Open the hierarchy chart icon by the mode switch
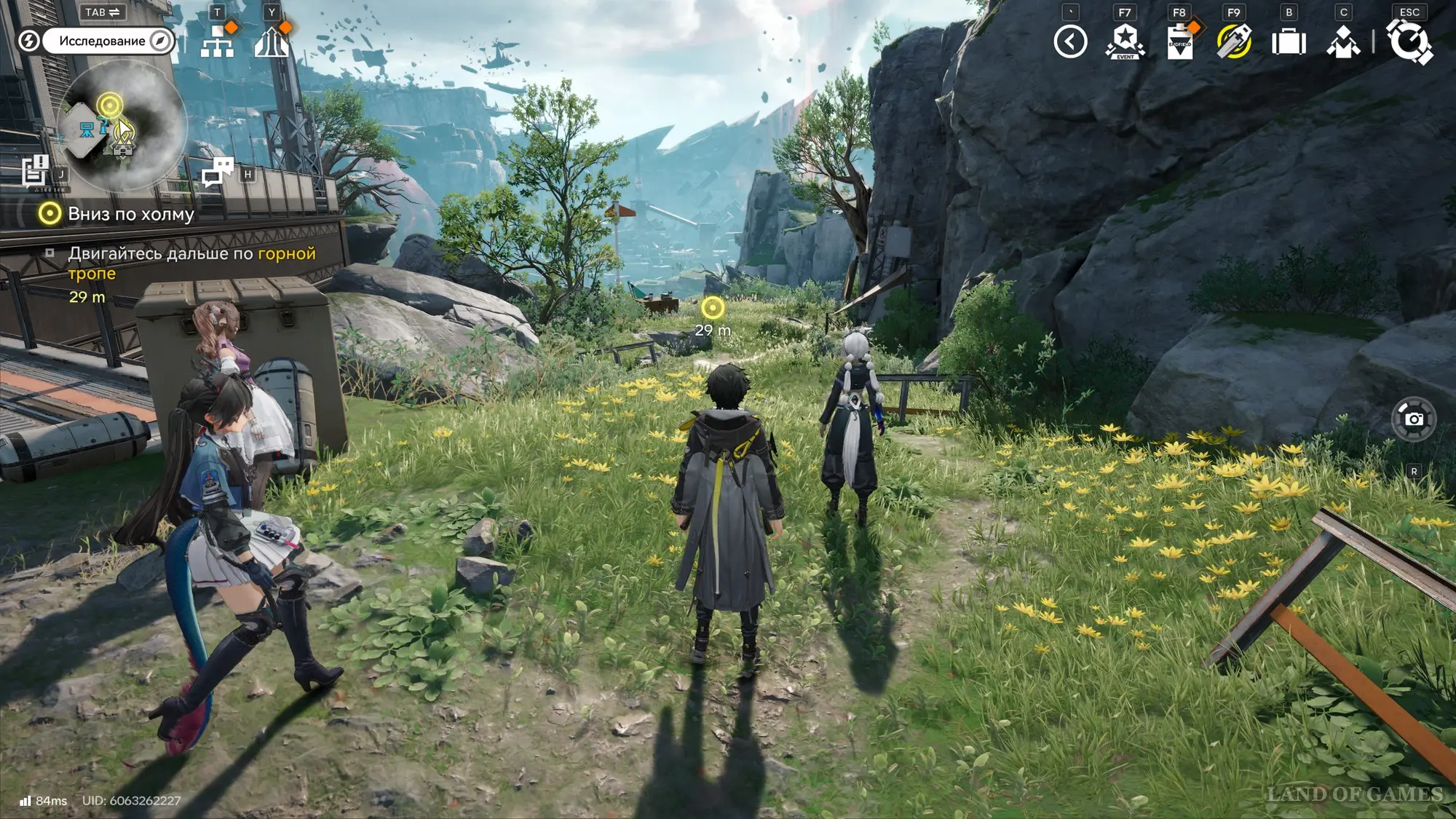This screenshot has height=819, width=1456. point(217,41)
